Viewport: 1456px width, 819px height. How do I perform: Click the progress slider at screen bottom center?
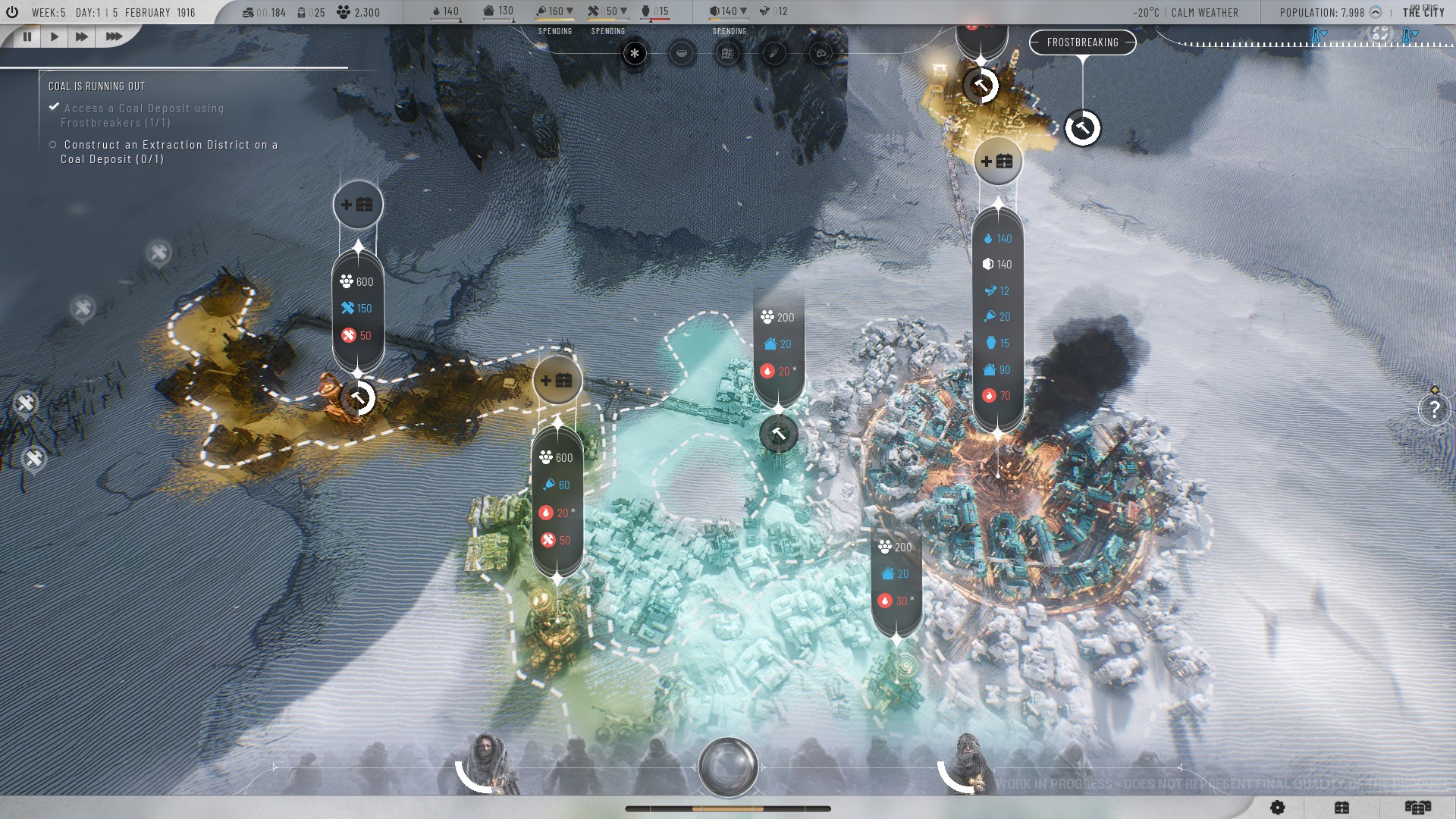point(728,808)
